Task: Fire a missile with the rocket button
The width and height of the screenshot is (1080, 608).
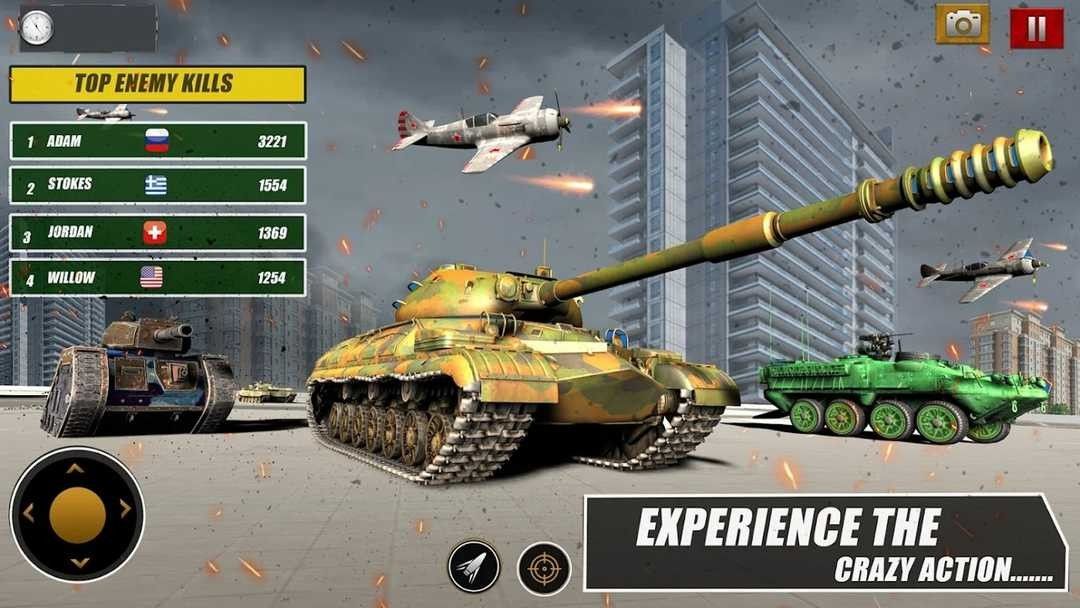Action: [x=473, y=567]
